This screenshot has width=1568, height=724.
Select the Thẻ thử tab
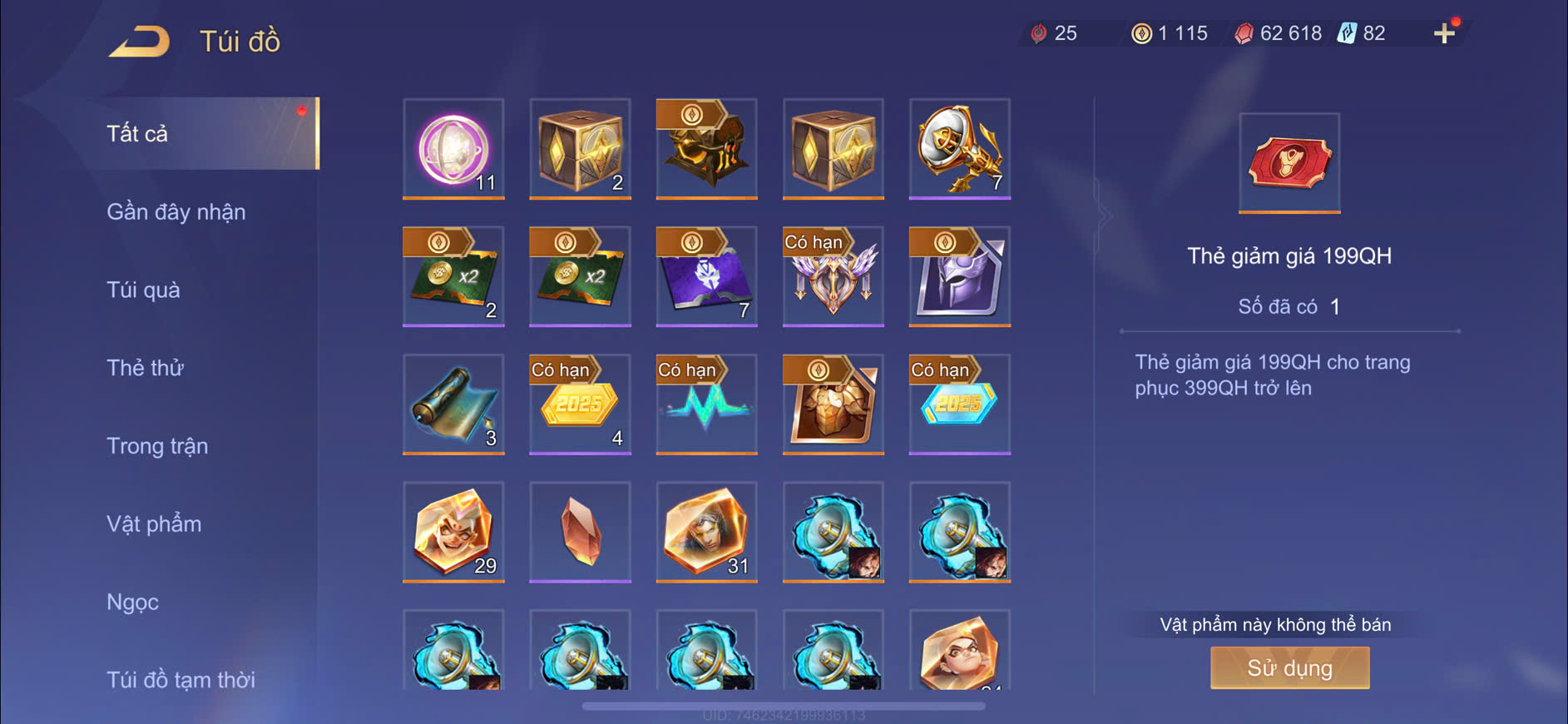(x=145, y=368)
